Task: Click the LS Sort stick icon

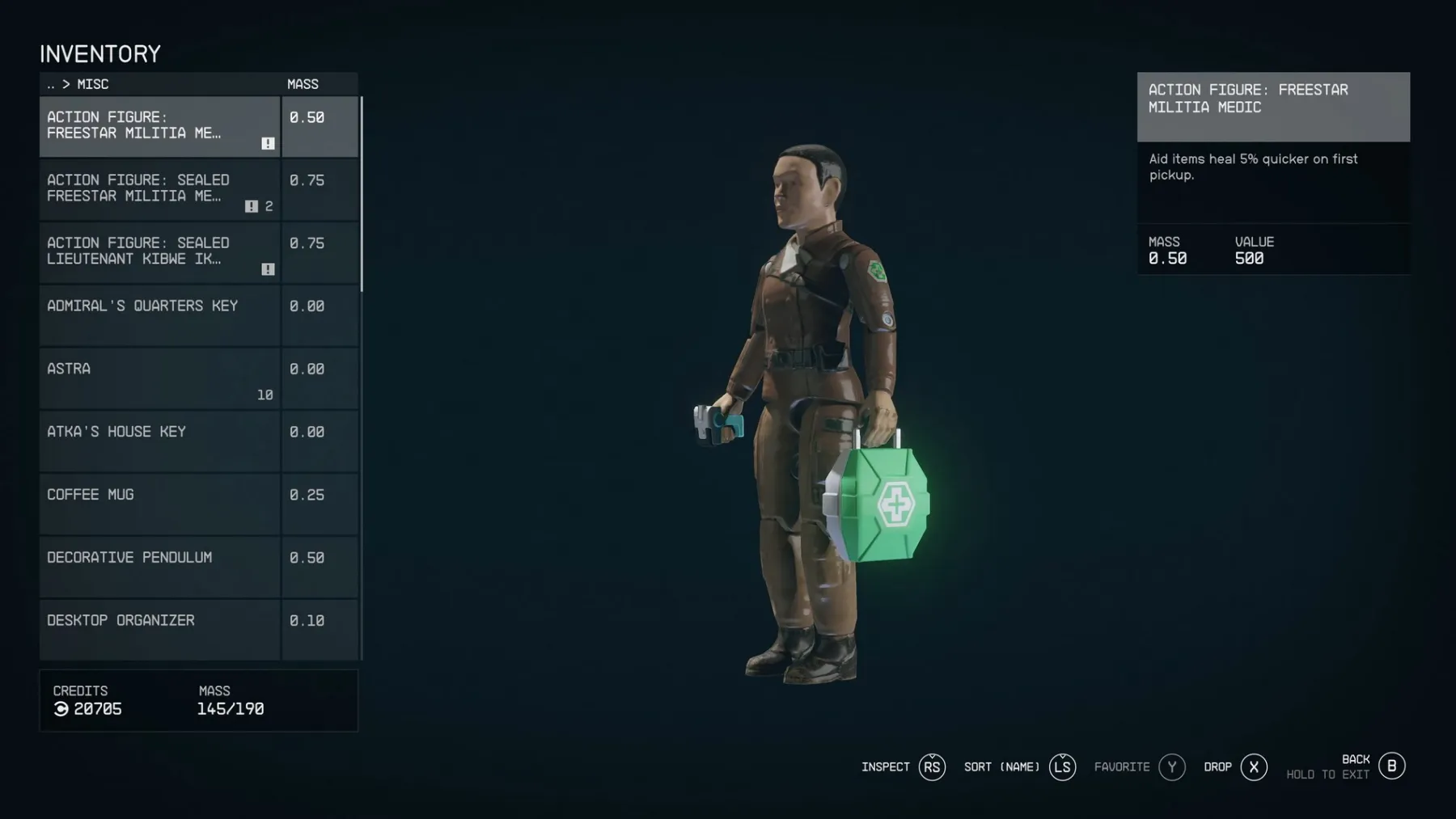Action: click(1063, 766)
